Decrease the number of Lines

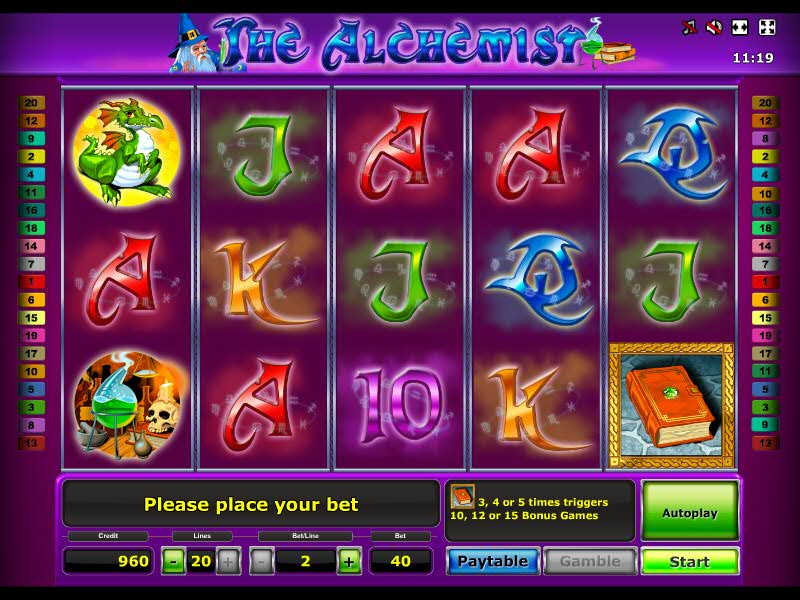tap(174, 561)
